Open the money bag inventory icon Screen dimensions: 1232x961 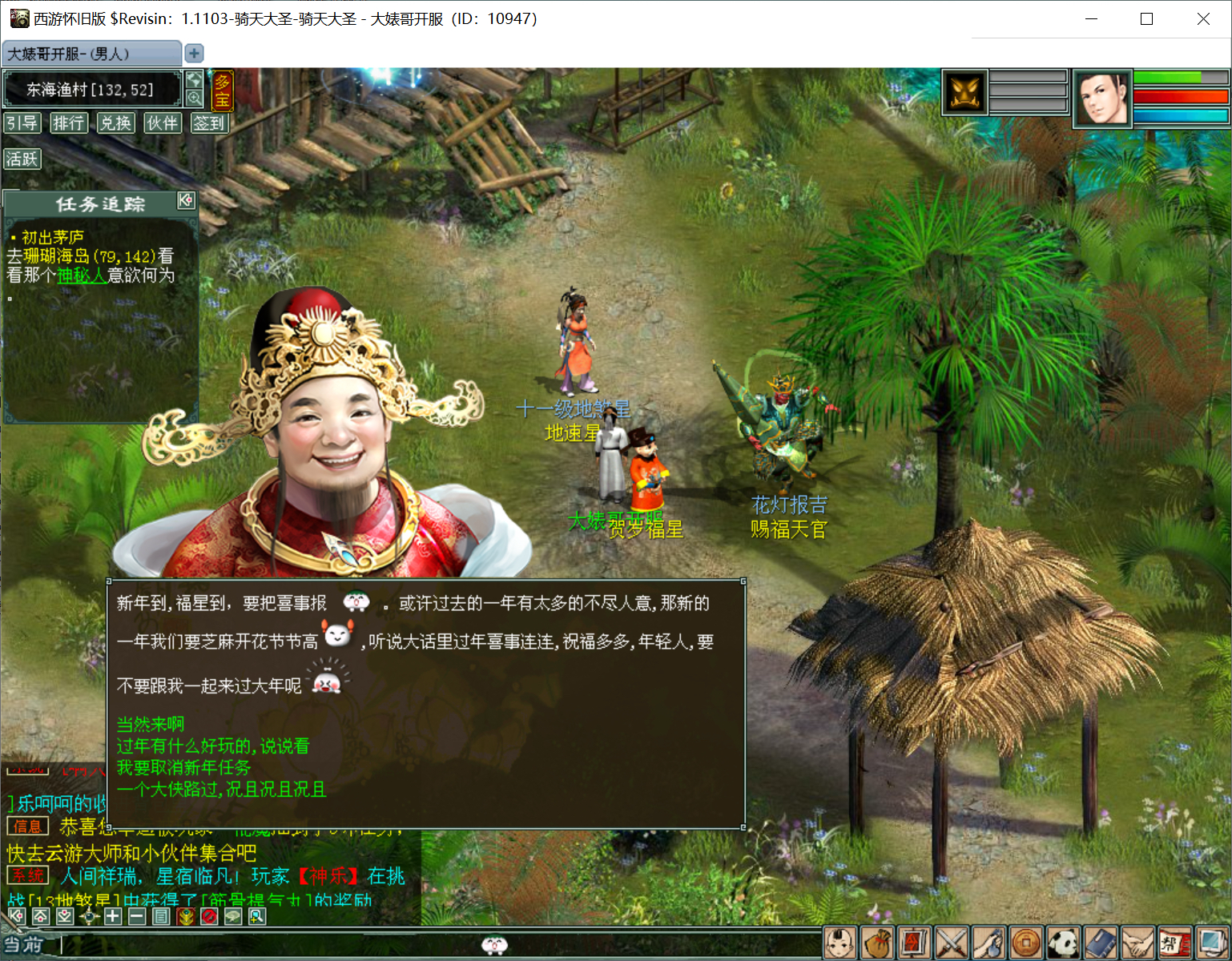point(877,941)
